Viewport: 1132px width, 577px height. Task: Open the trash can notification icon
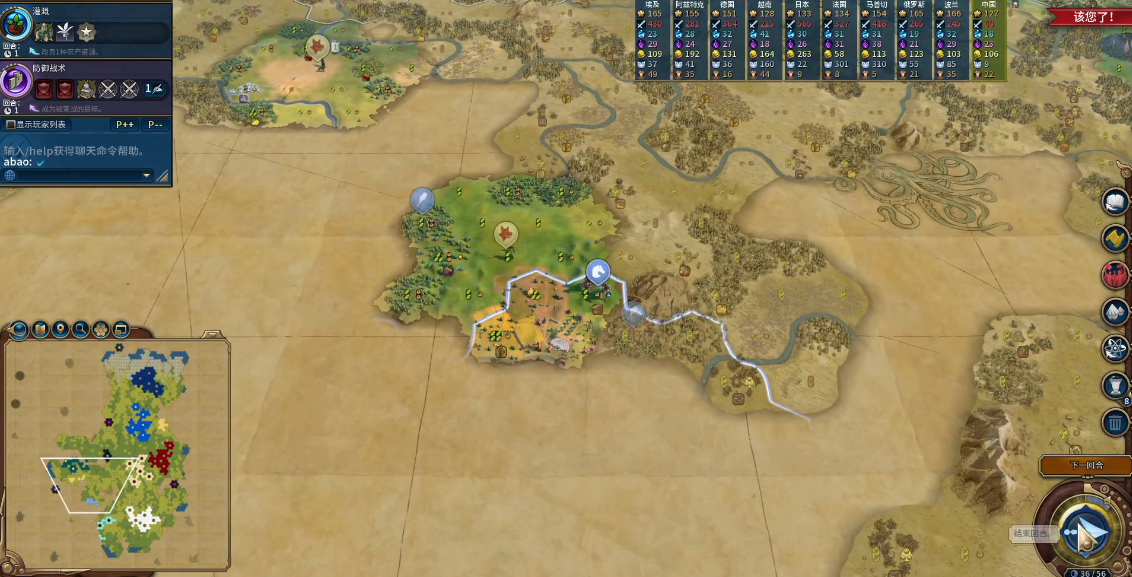[x=1115, y=421]
